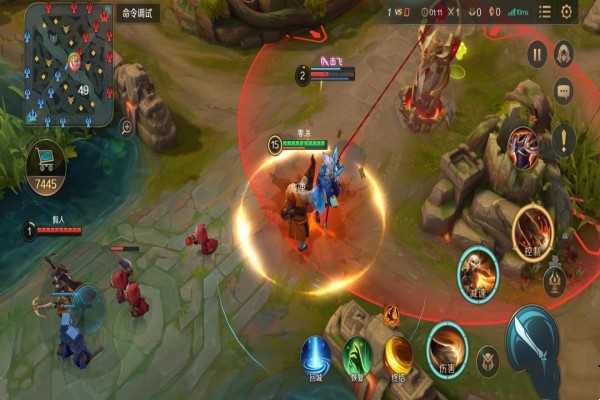
Task: Use the 恢复 heal spell
Action: tap(358, 356)
